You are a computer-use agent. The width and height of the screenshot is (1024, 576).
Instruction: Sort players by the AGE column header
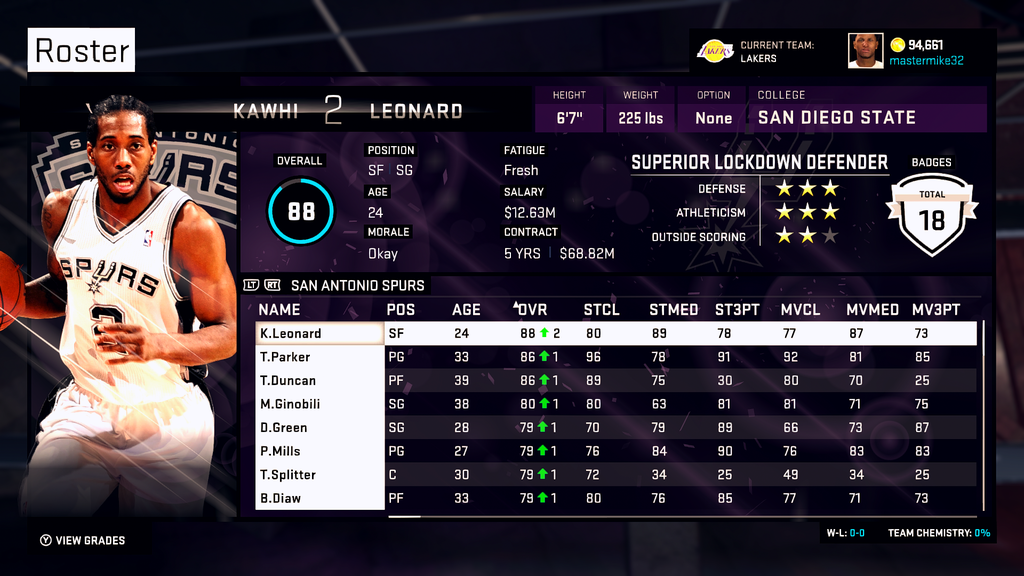[466, 310]
